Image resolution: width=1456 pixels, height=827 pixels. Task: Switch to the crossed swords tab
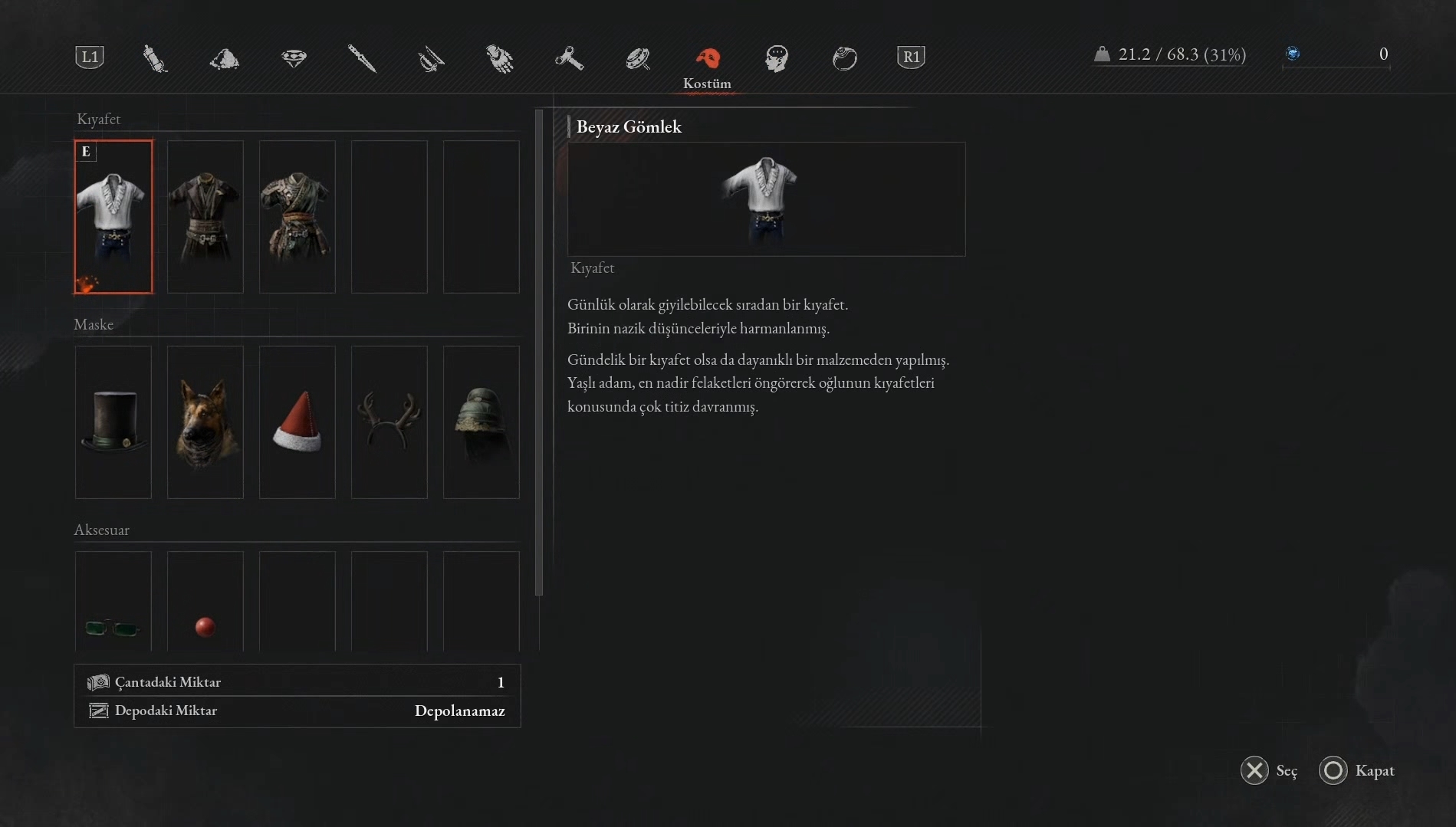[431, 58]
